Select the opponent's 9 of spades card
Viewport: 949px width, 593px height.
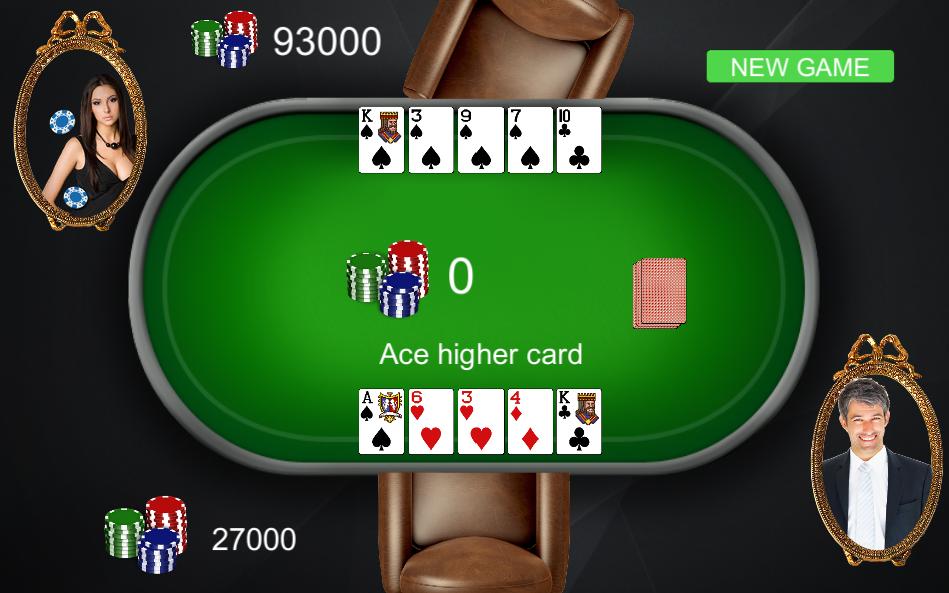pyautogui.click(x=480, y=140)
